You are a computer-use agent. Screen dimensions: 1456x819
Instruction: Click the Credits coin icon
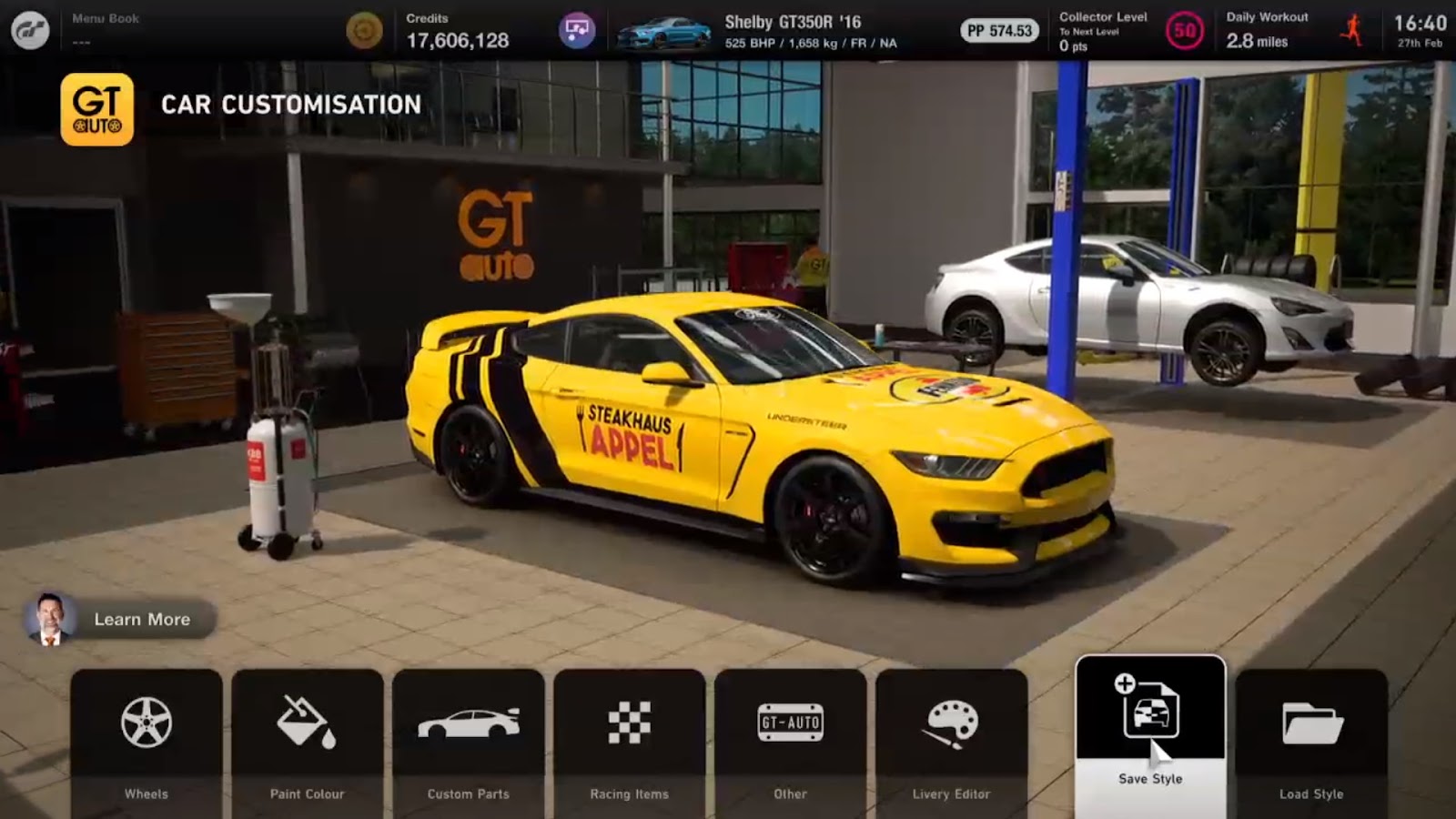[364, 31]
